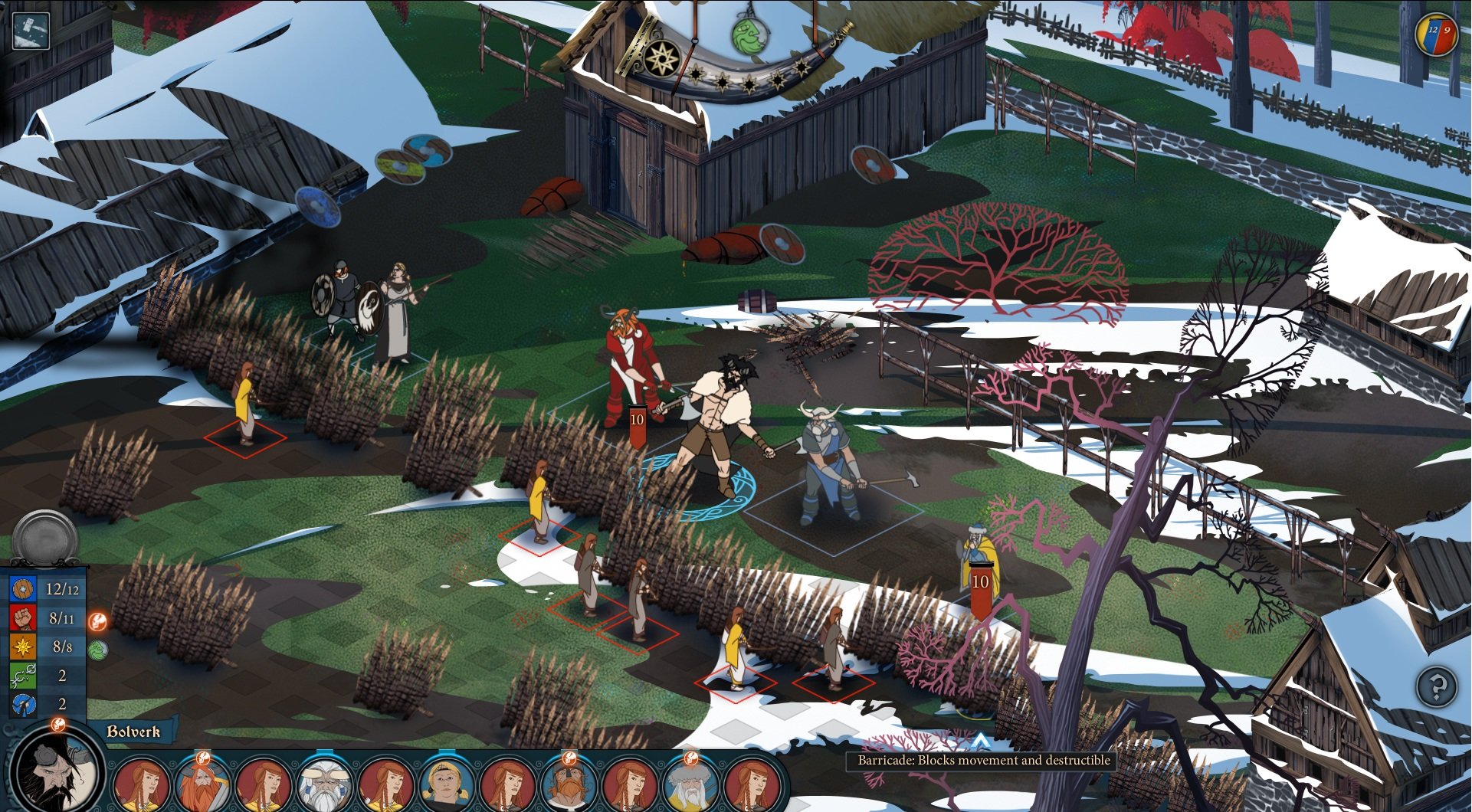Click the green chain exertion stat icon
The height and width of the screenshot is (812, 1472).
(x=23, y=676)
